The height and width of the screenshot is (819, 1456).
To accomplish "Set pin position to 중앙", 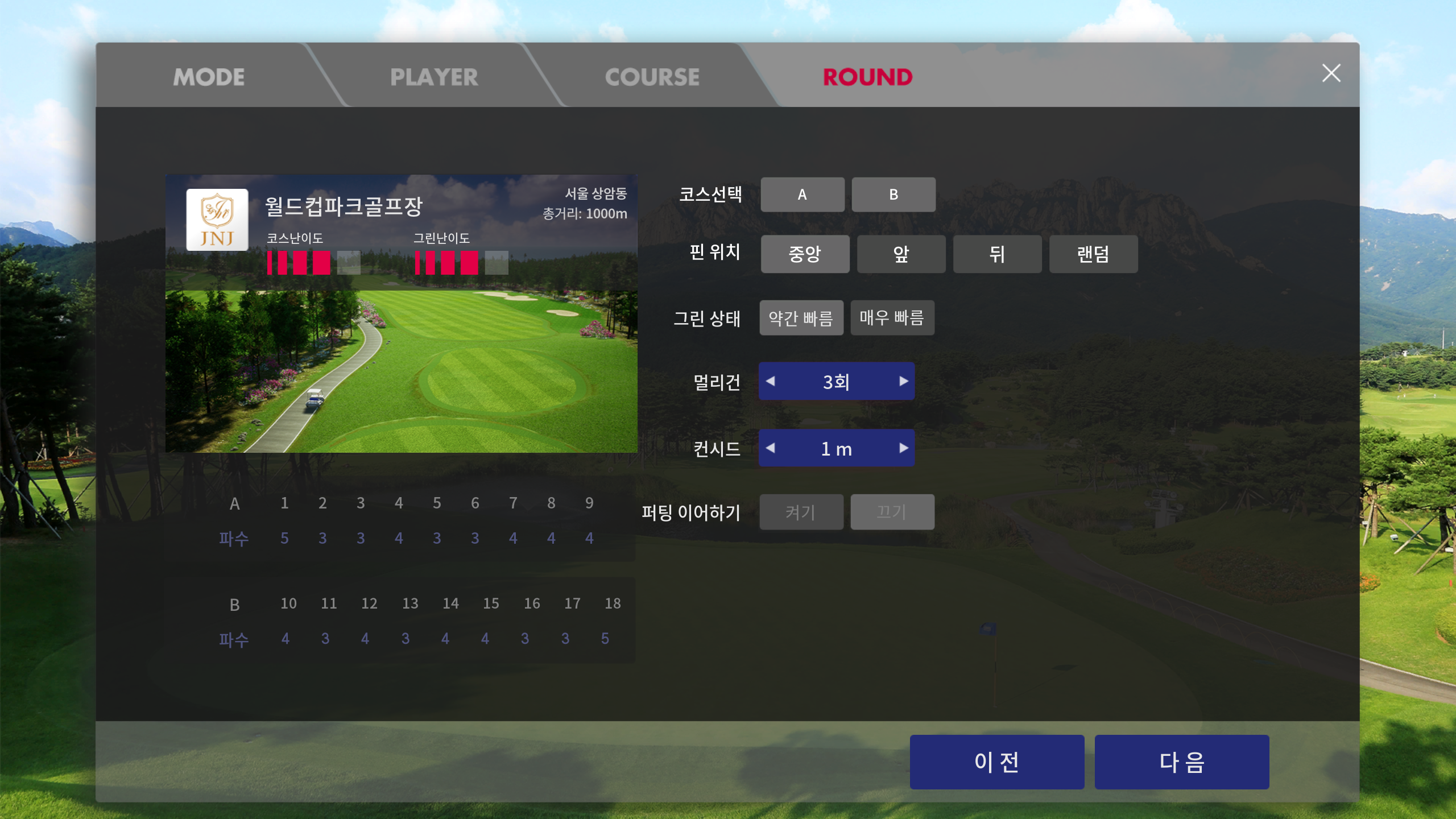I will (x=805, y=254).
